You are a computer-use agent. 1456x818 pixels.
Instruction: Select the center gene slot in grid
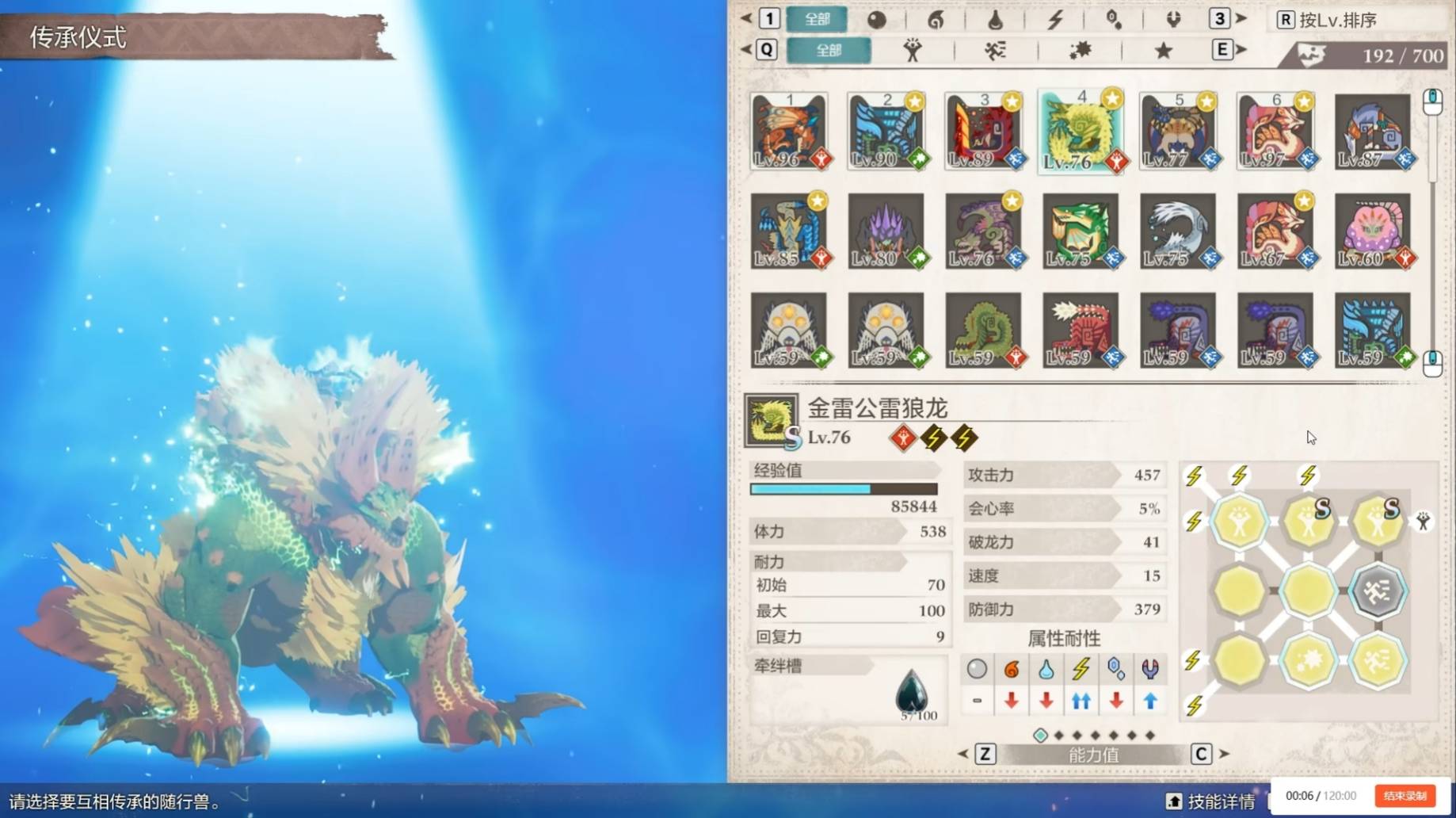[1308, 591]
